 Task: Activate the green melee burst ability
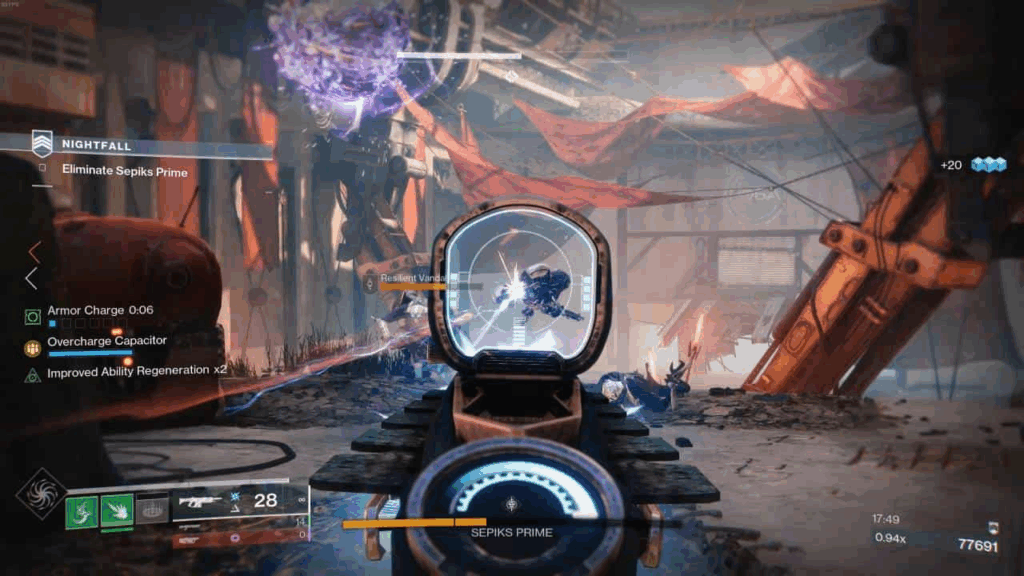click(117, 510)
